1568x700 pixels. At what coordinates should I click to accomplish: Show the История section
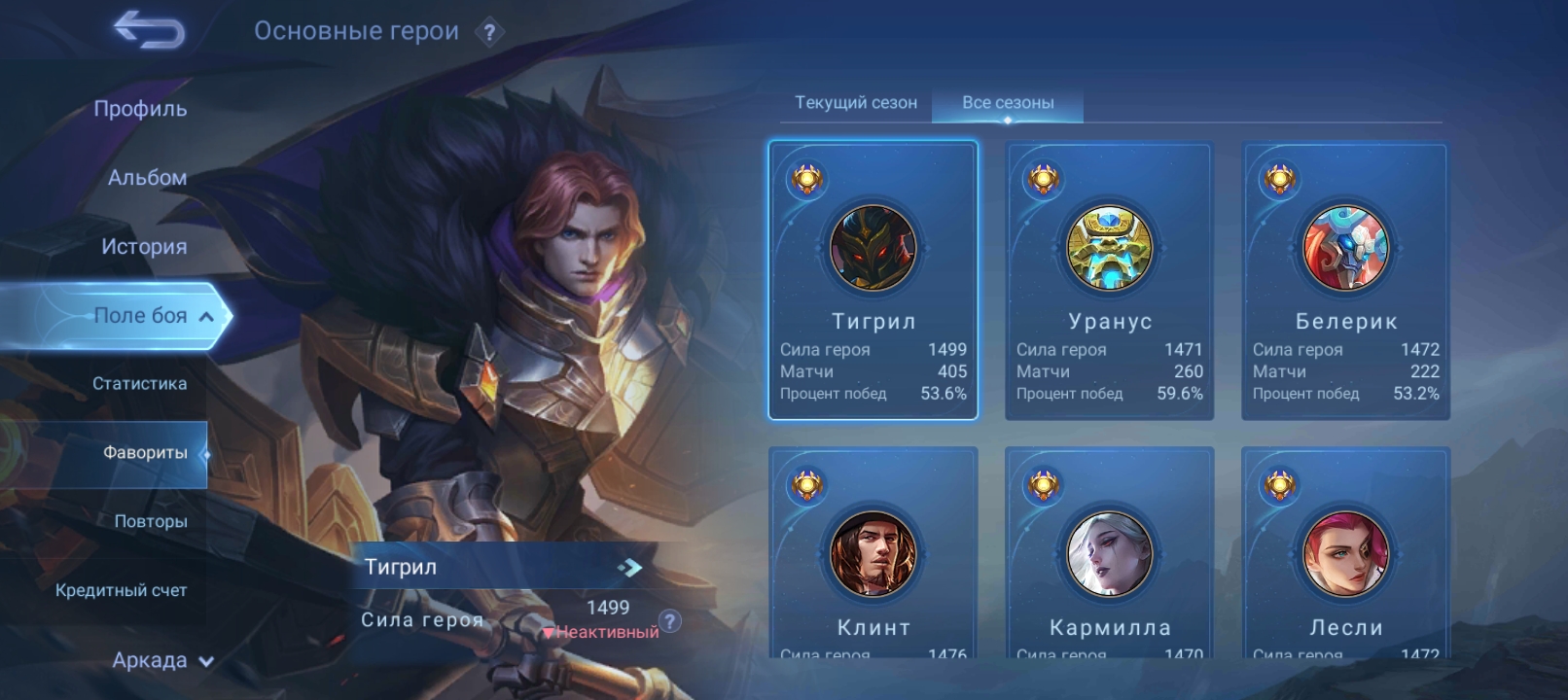pyautogui.click(x=144, y=247)
